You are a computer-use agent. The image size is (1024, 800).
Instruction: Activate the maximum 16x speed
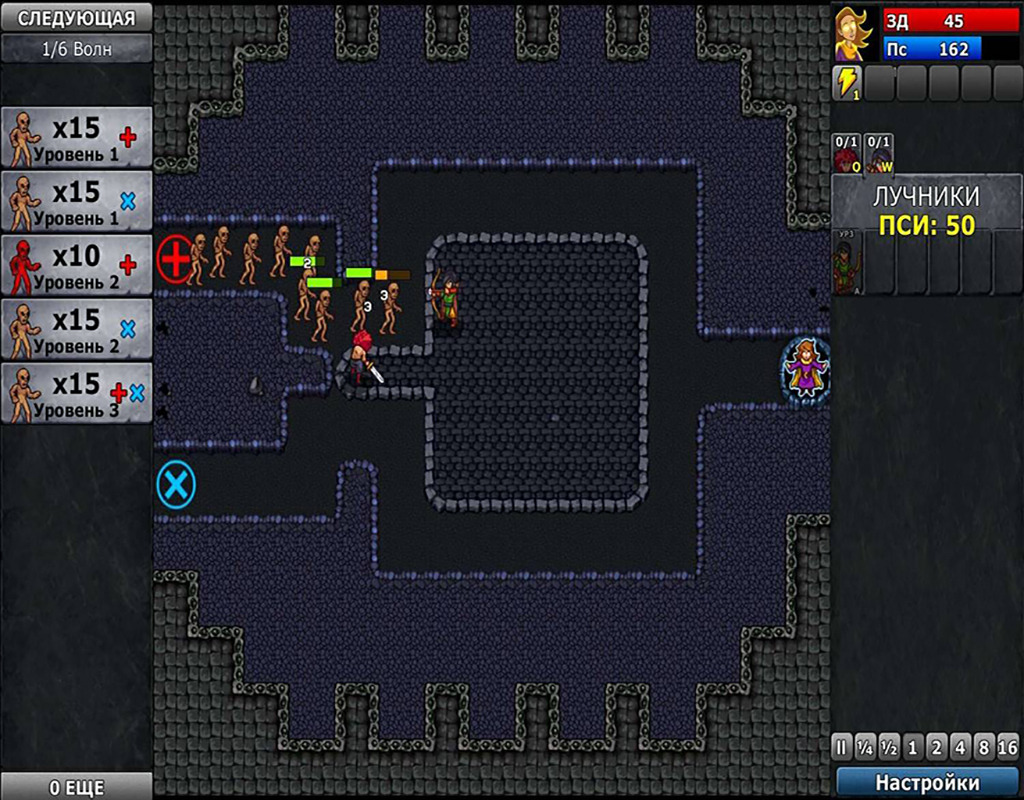tap(1006, 747)
